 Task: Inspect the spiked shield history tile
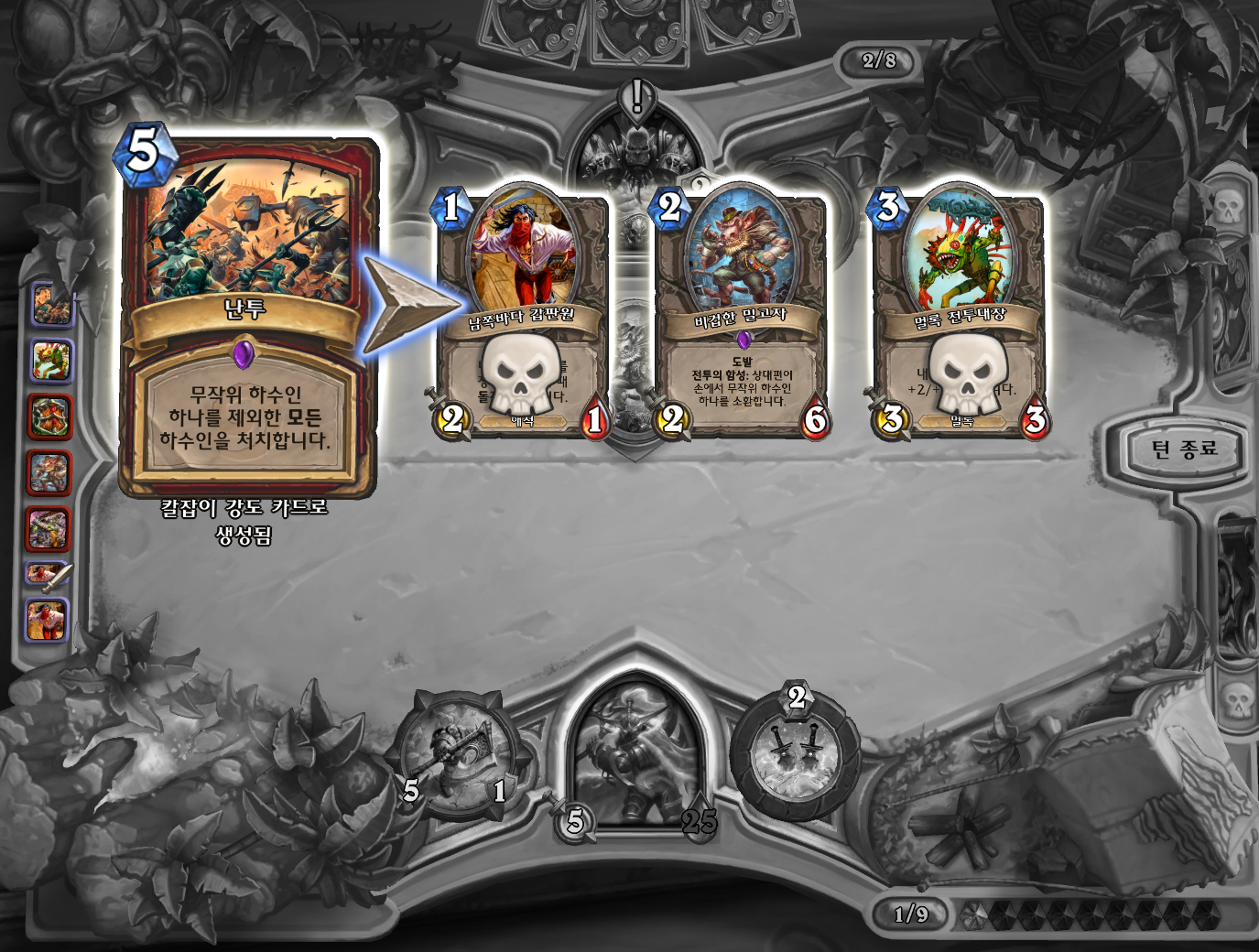pos(49,416)
